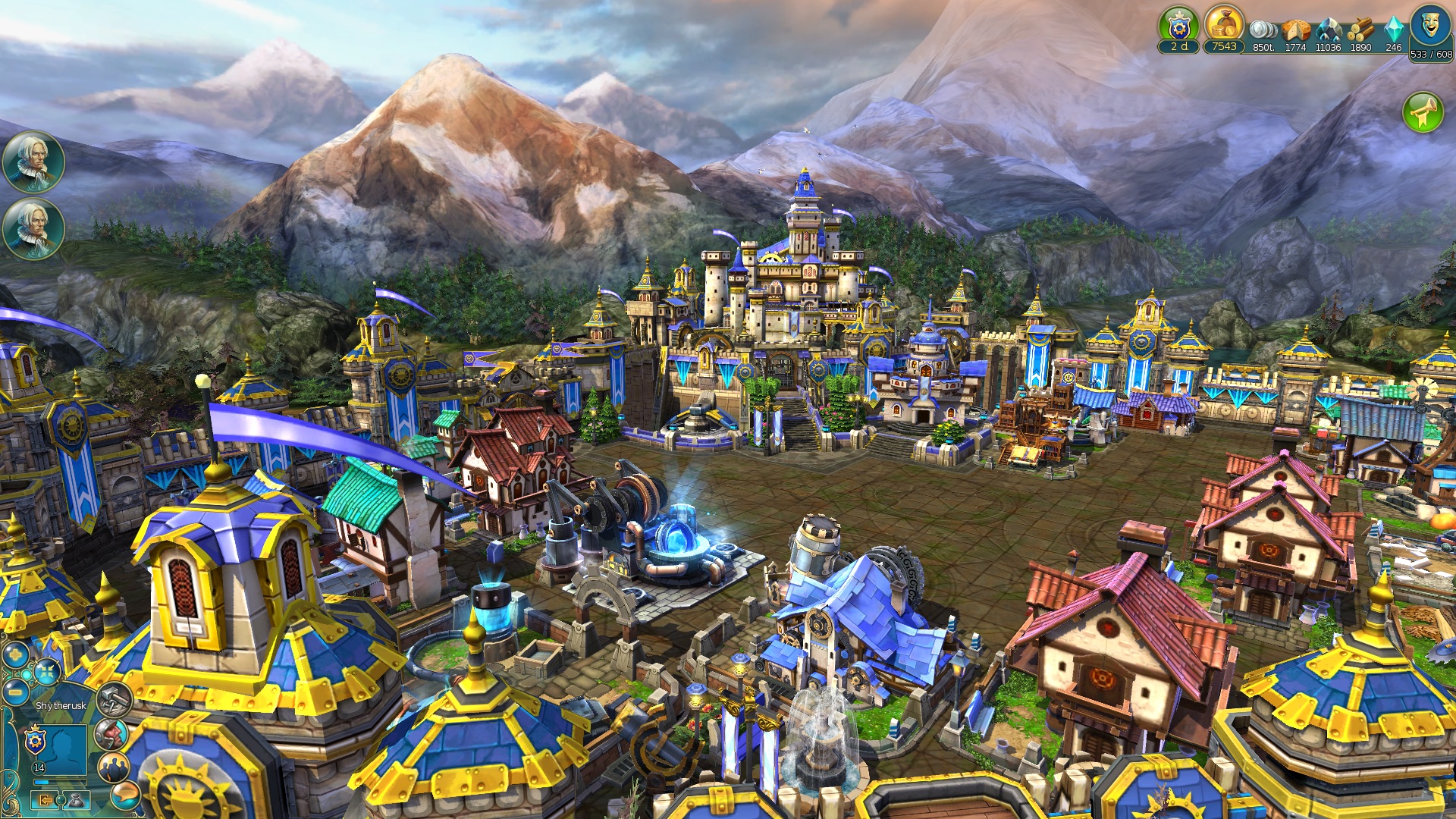Toggle the zoom-out minus control
1456x819 pixels.
pos(14,692)
